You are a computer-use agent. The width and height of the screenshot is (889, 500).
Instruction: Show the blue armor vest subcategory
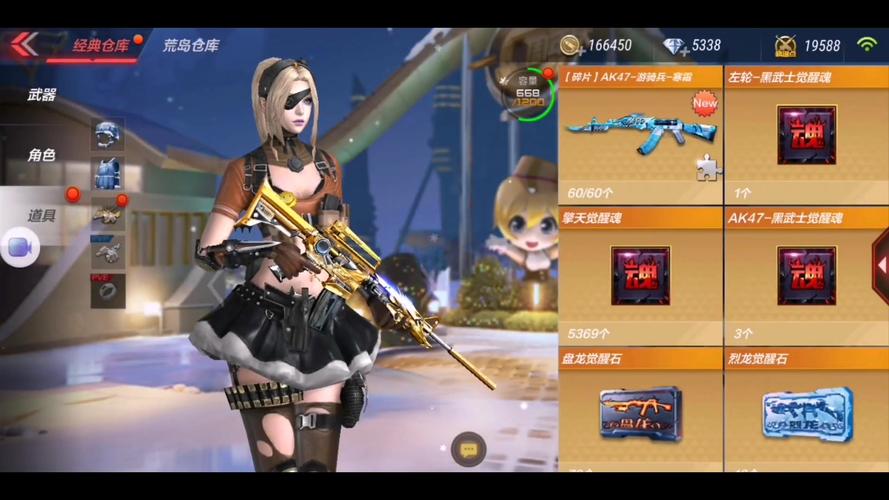pos(107,173)
